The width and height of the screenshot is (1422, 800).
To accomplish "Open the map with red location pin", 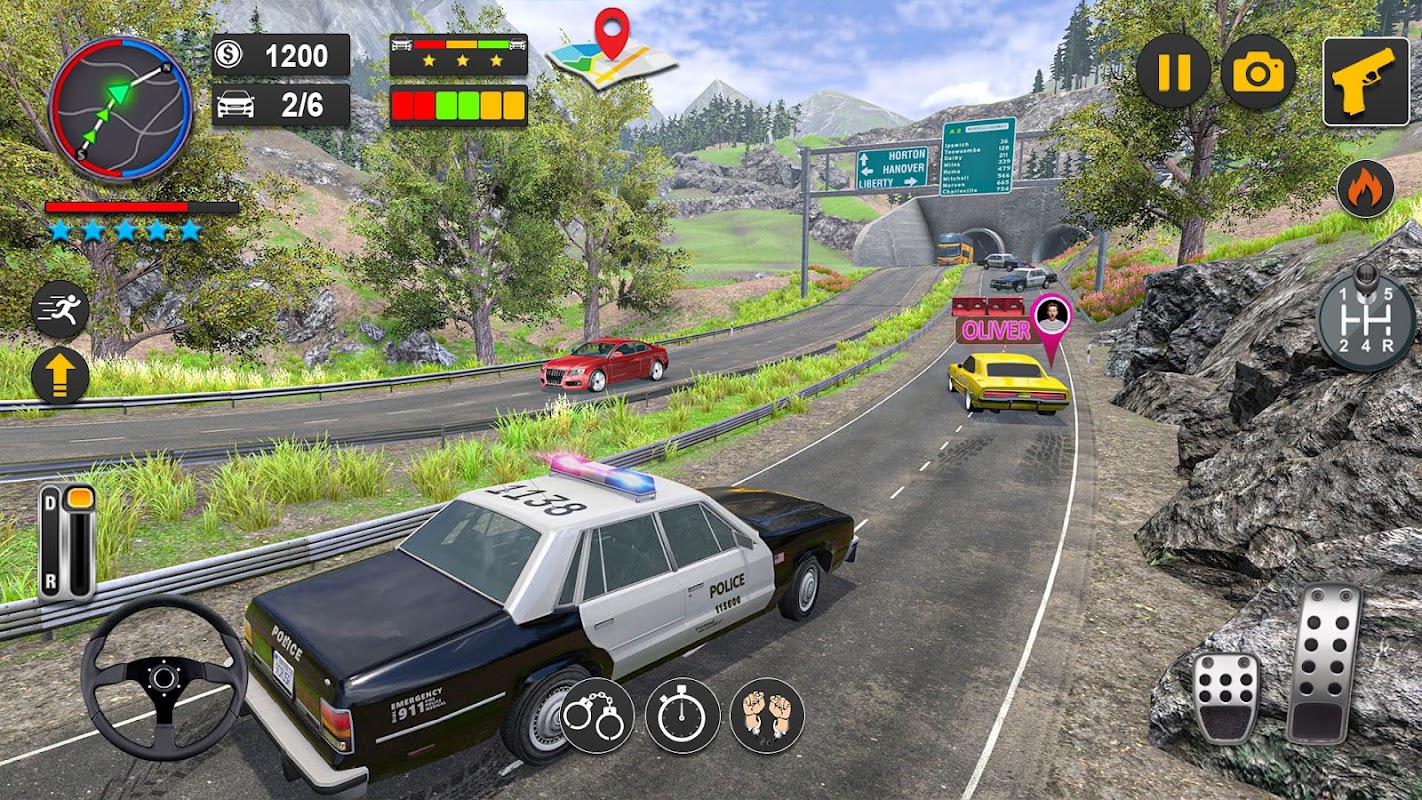I will [x=613, y=50].
